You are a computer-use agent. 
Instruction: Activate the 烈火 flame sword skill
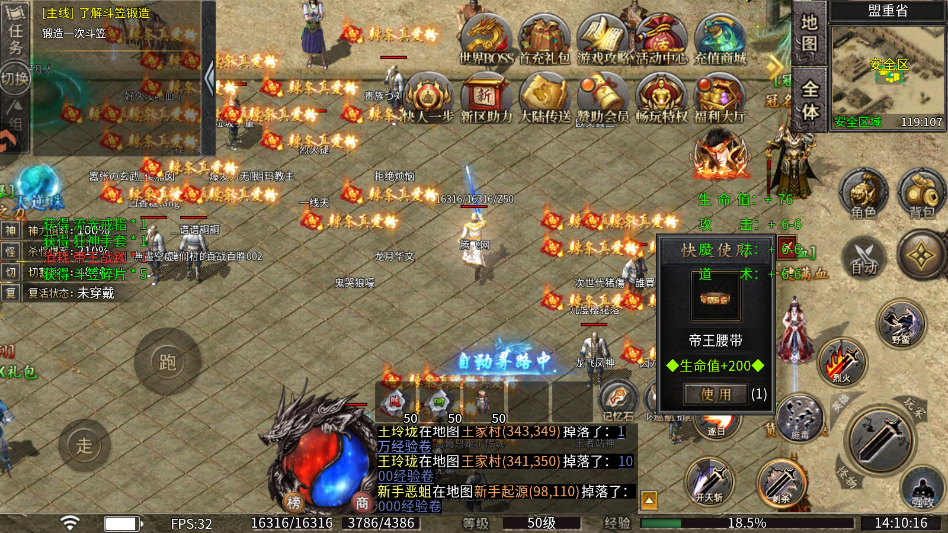pos(840,360)
